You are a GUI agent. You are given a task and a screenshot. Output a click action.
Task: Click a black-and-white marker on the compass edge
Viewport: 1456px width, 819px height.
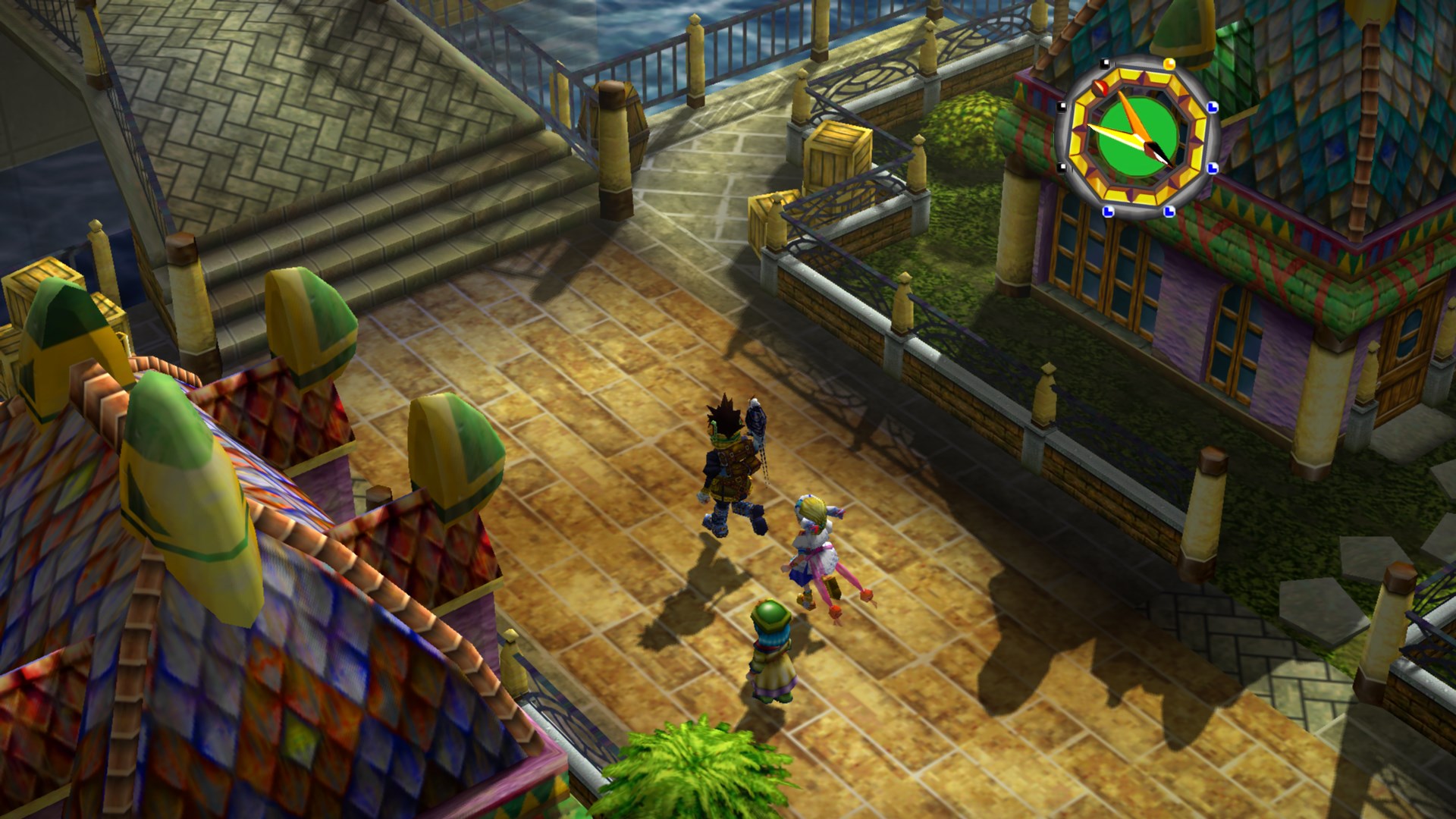coord(1105,64)
